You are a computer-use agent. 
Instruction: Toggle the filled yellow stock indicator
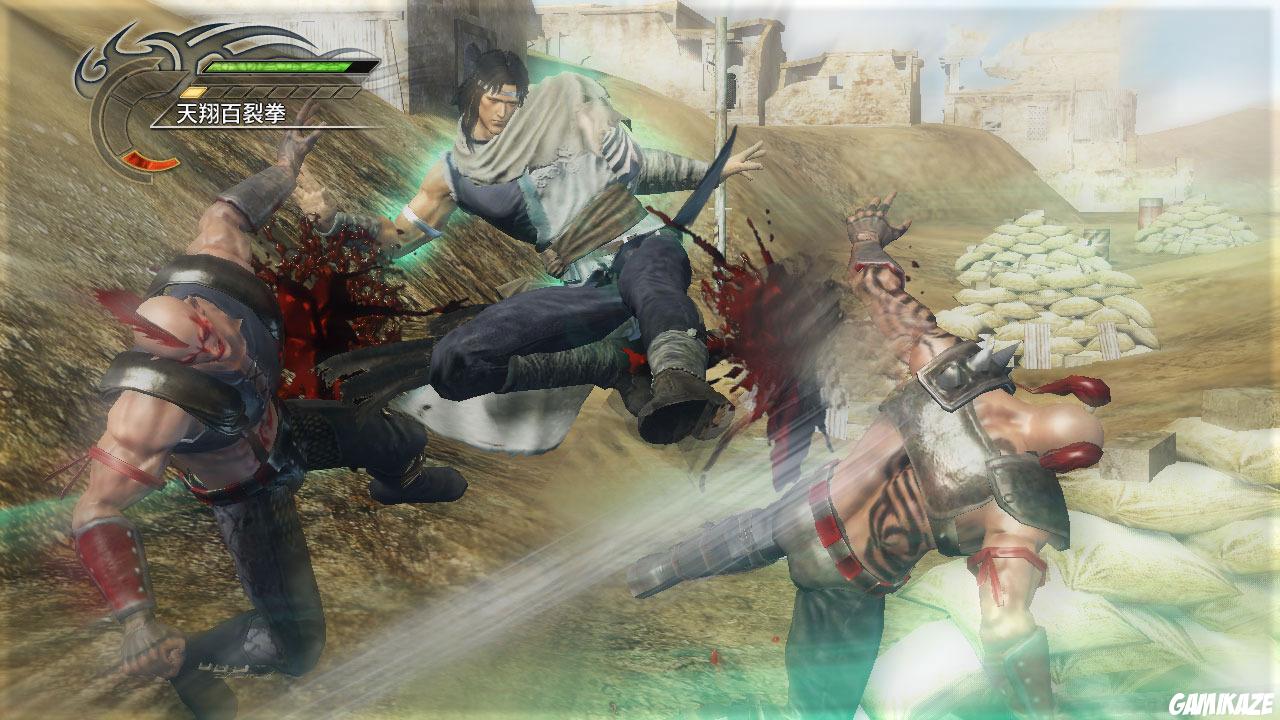tap(191, 92)
